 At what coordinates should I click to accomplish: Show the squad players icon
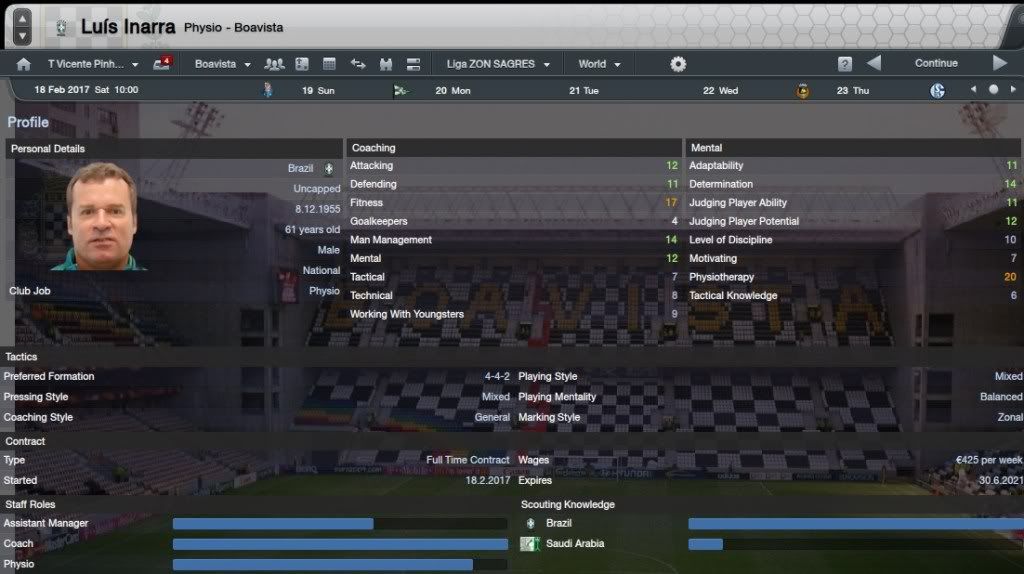[x=274, y=64]
